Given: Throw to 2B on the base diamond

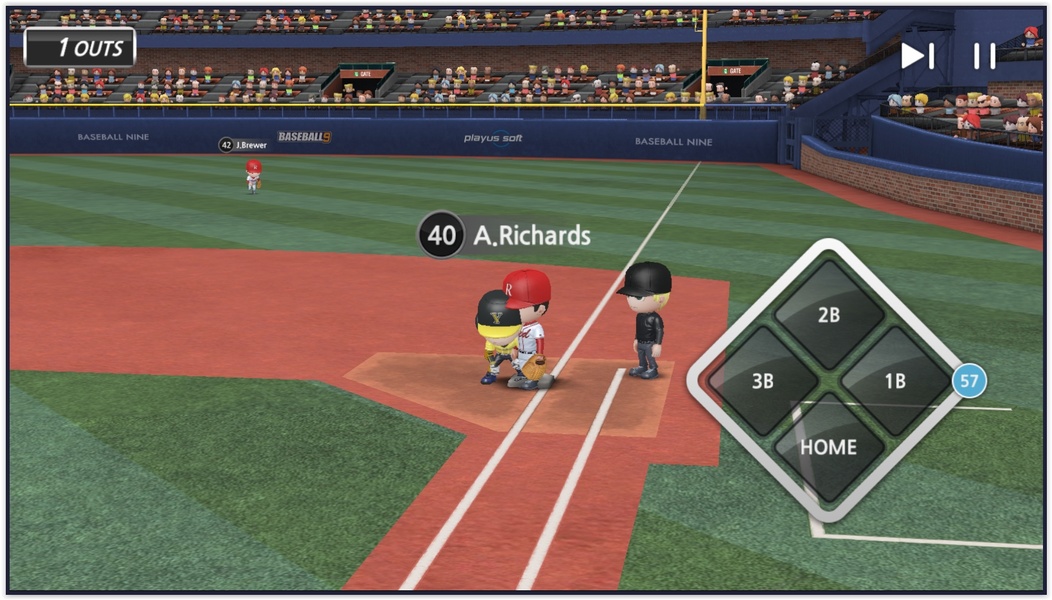Looking at the screenshot, I should (x=829, y=314).
